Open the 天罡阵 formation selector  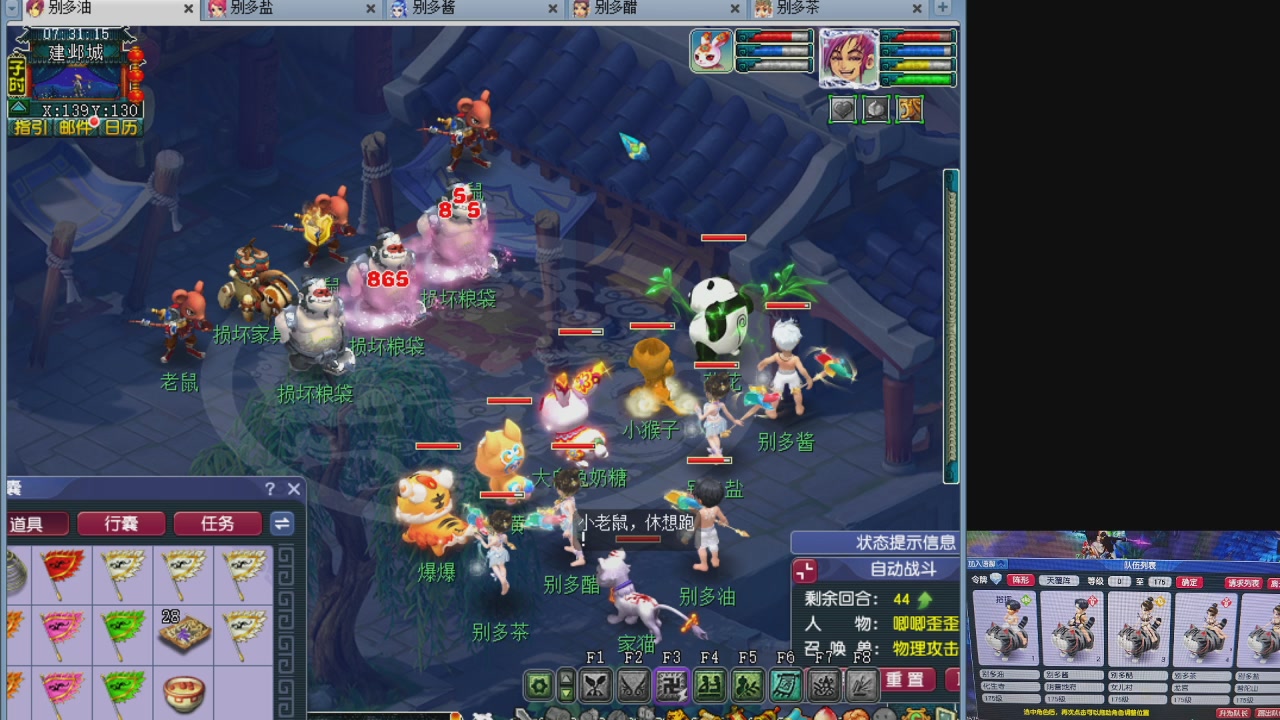coord(1060,582)
